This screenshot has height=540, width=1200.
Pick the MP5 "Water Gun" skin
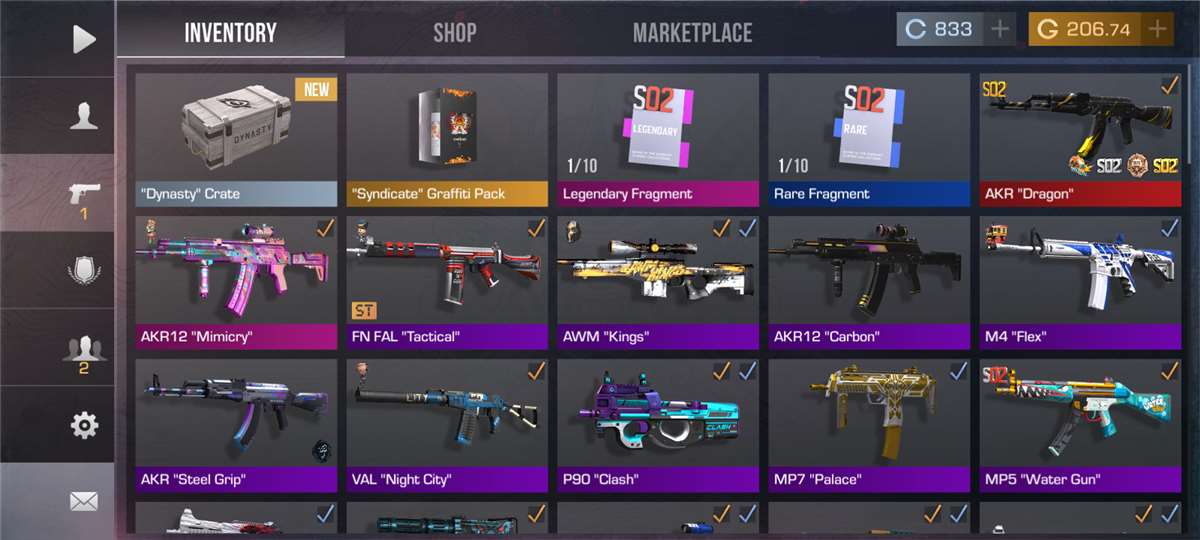(1080, 424)
